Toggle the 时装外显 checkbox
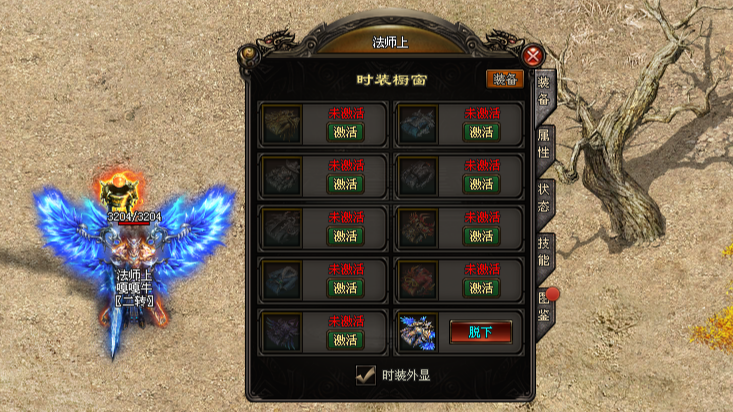The image size is (733, 412). point(366,375)
